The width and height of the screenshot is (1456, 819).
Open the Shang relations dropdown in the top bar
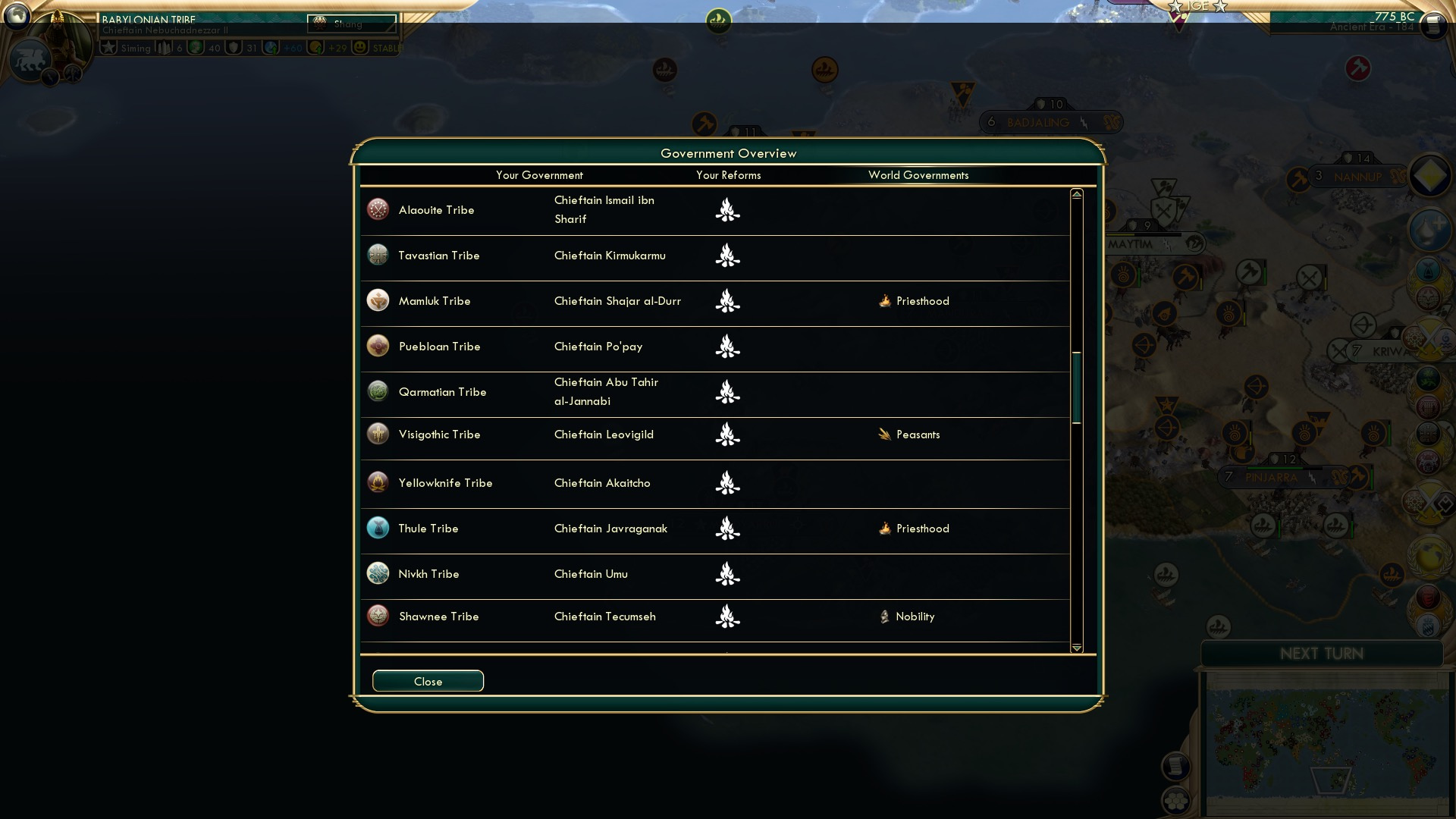[350, 23]
